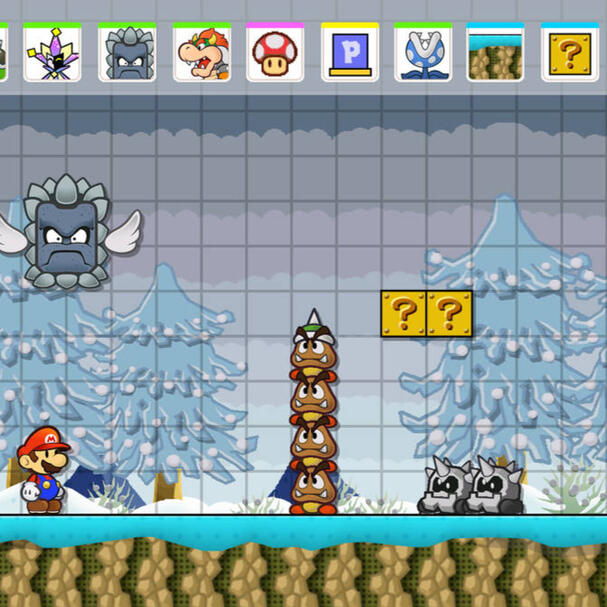Select the purple-and-yellow spiky star enemy tile
Image resolution: width=607 pixels, height=607 pixels.
pos(53,53)
